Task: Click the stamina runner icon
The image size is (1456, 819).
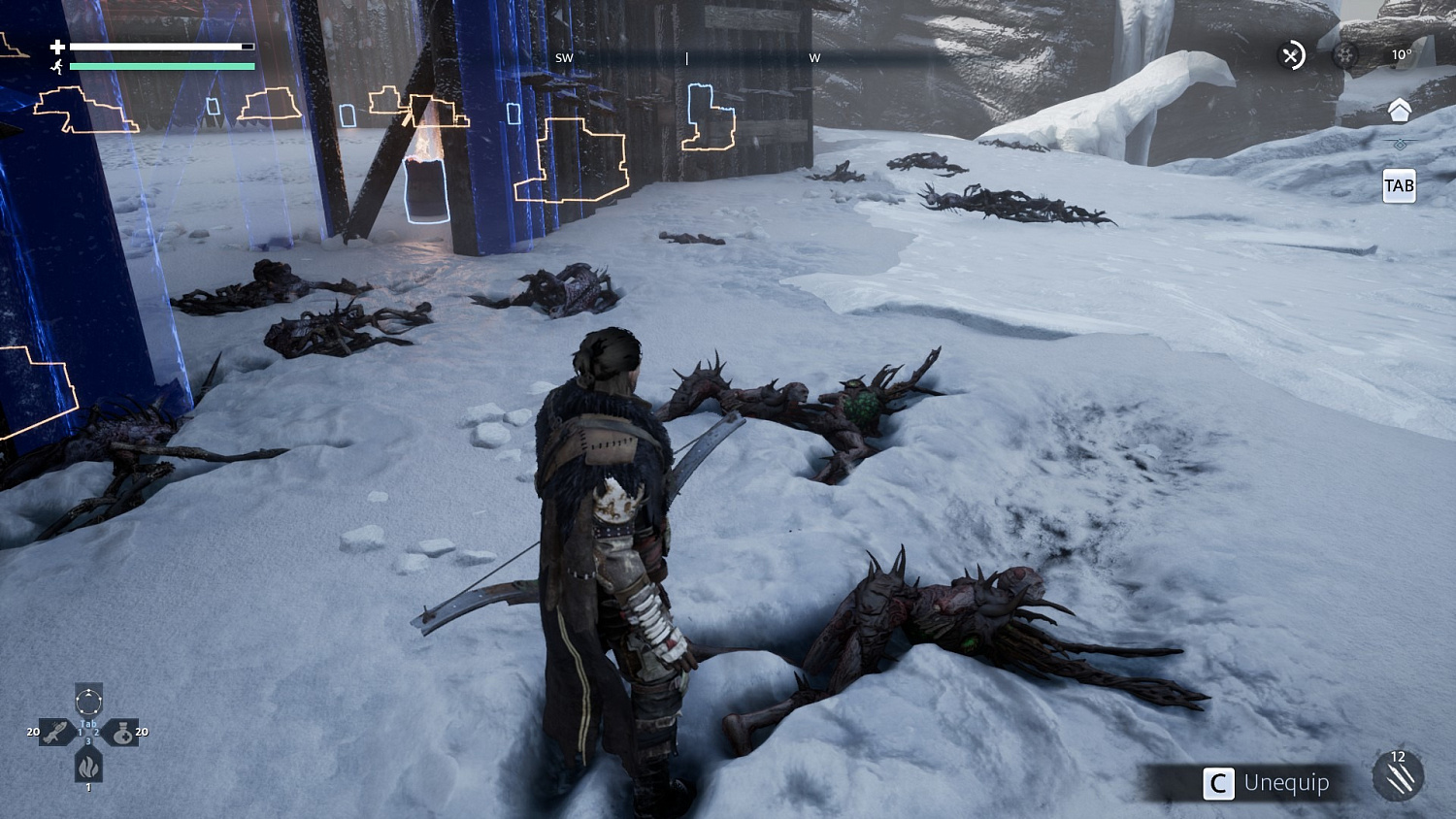Action: (58, 66)
